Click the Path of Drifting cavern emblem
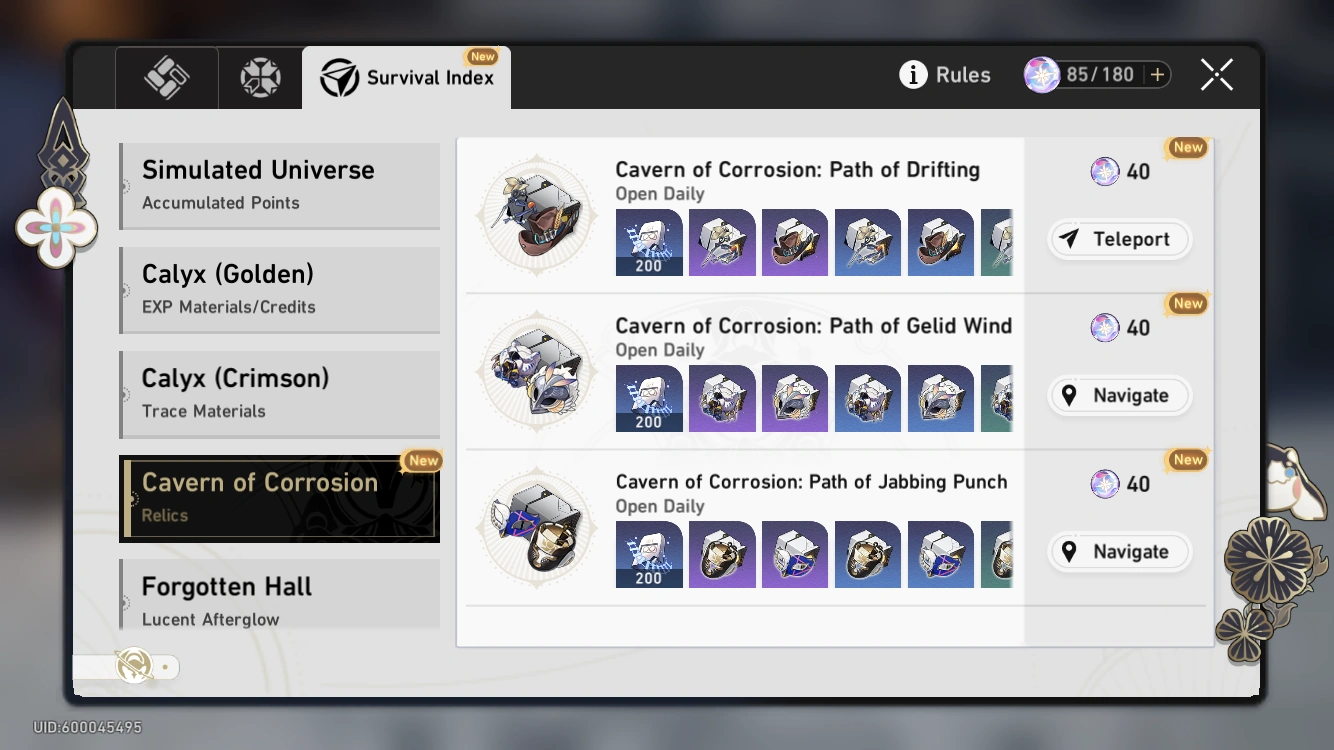Image resolution: width=1334 pixels, height=750 pixels. [537, 213]
